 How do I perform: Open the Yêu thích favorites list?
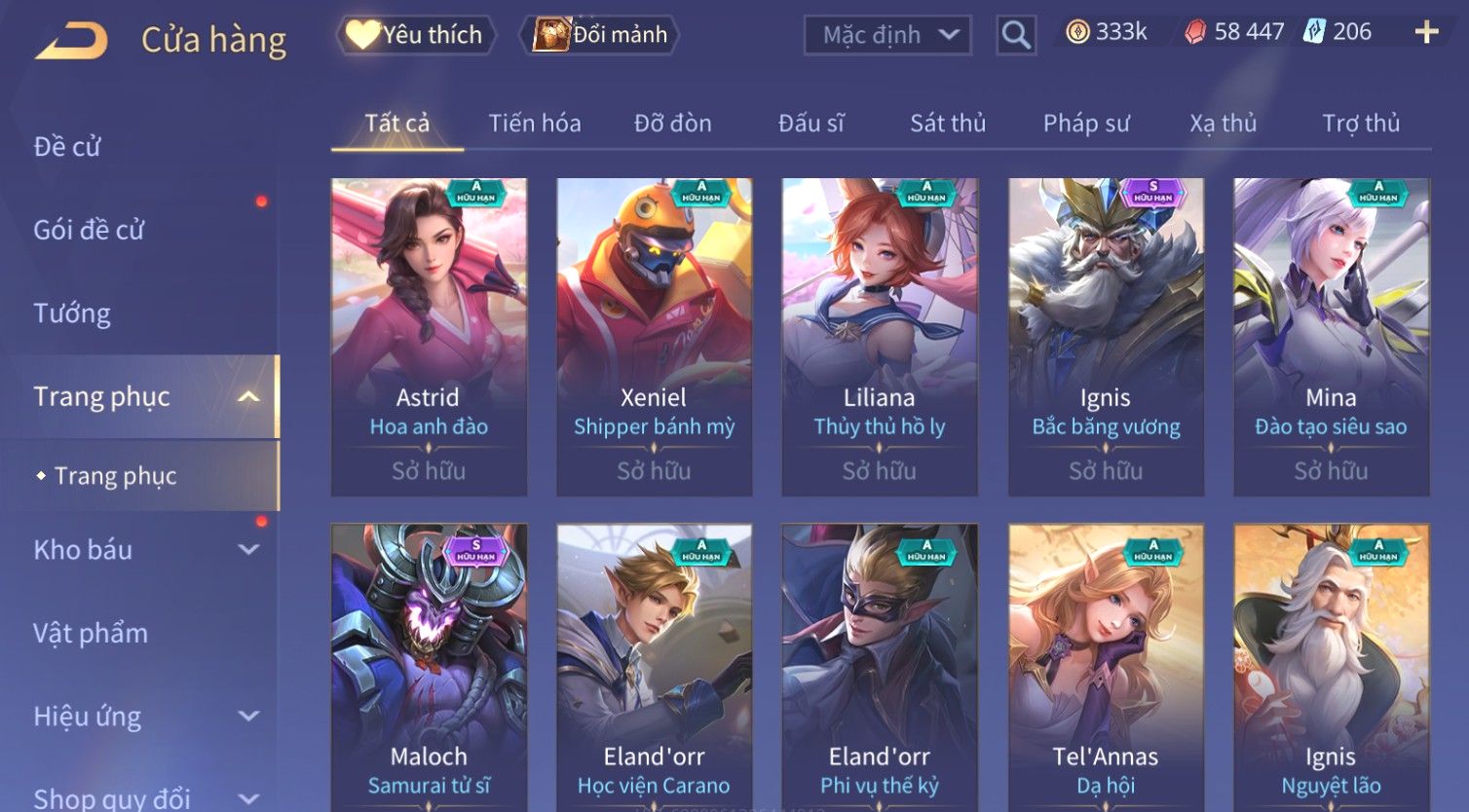(x=416, y=35)
